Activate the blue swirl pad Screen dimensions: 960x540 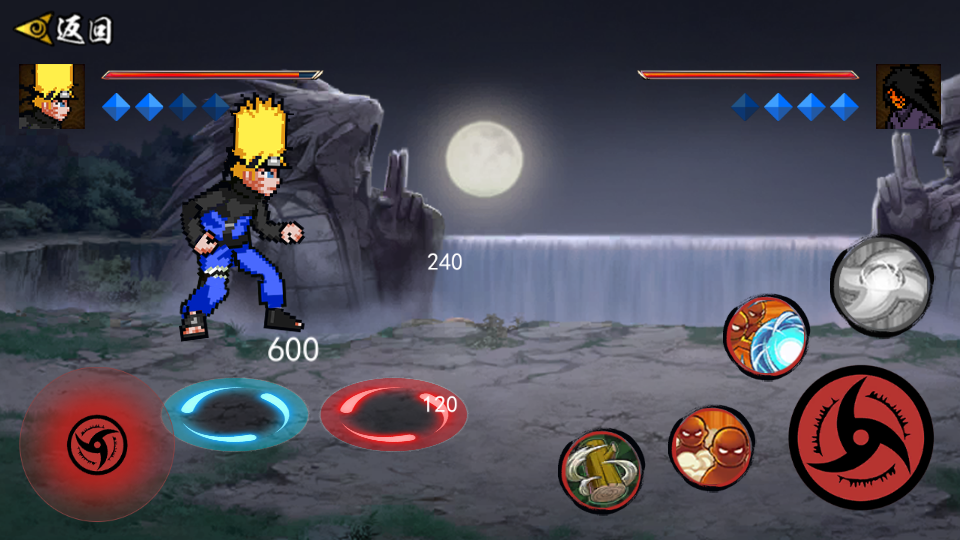tap(235, 413)
